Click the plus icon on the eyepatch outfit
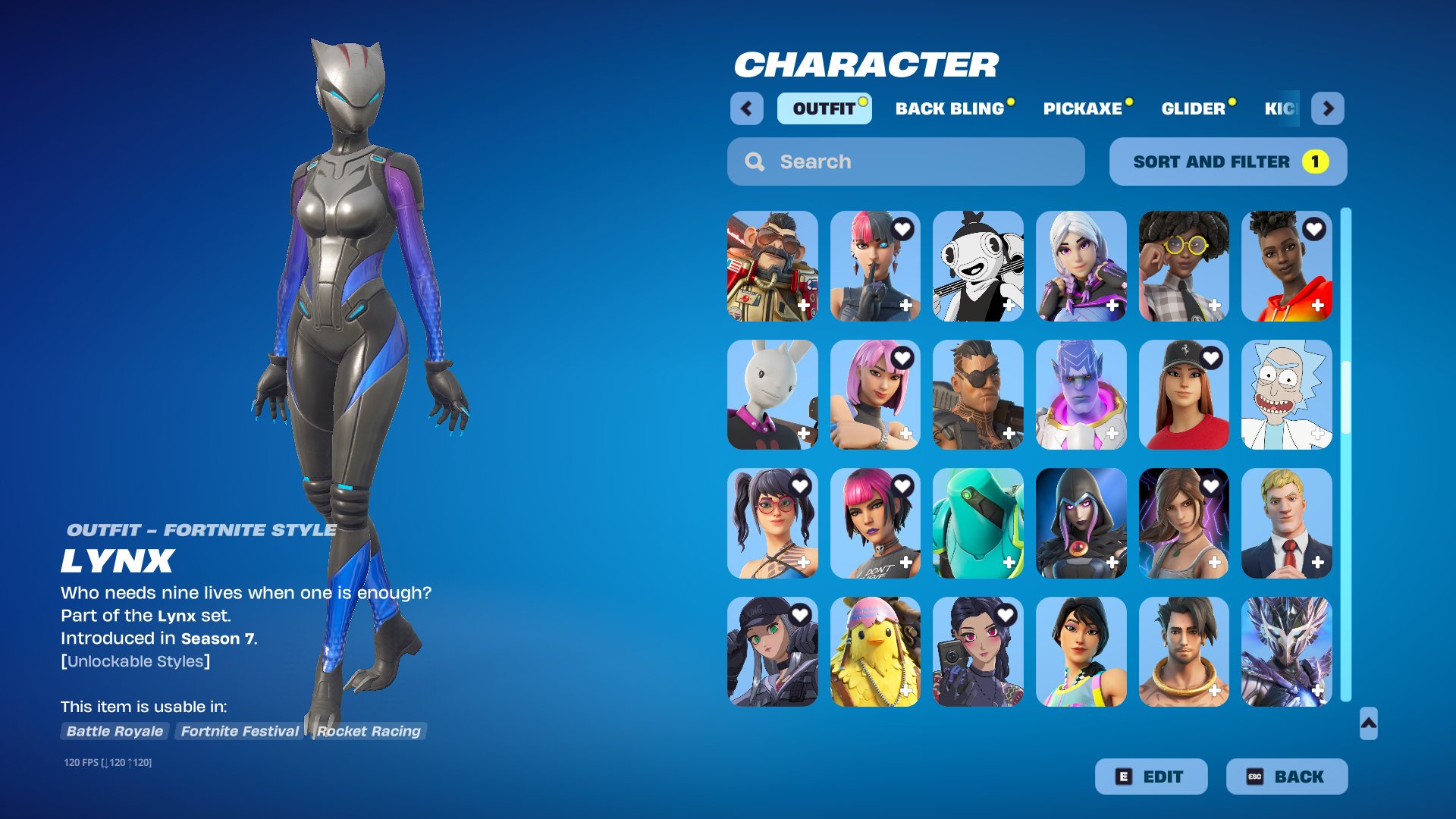The height and width of the screenshot is (819, 1456). point(1009,434)
